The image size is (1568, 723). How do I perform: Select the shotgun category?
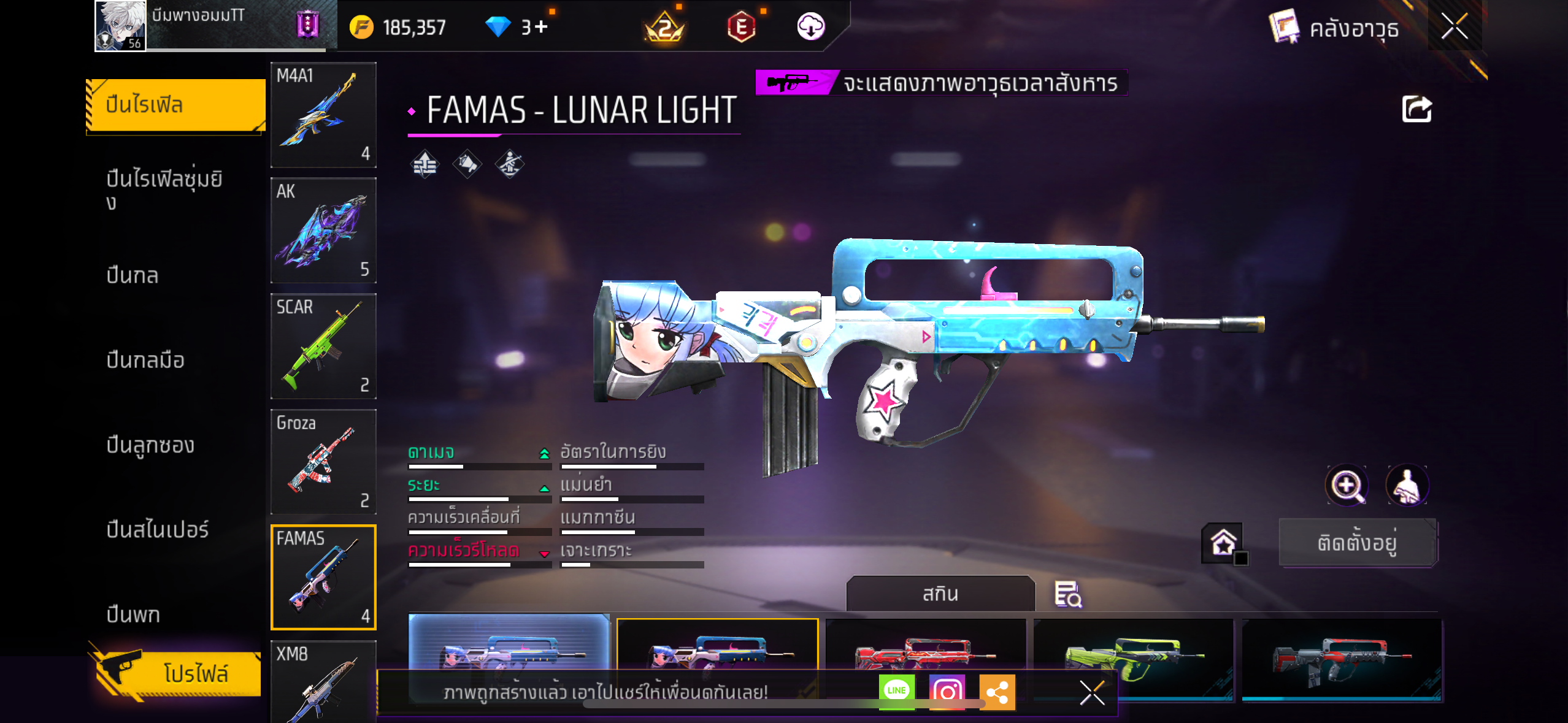point(150,445)
